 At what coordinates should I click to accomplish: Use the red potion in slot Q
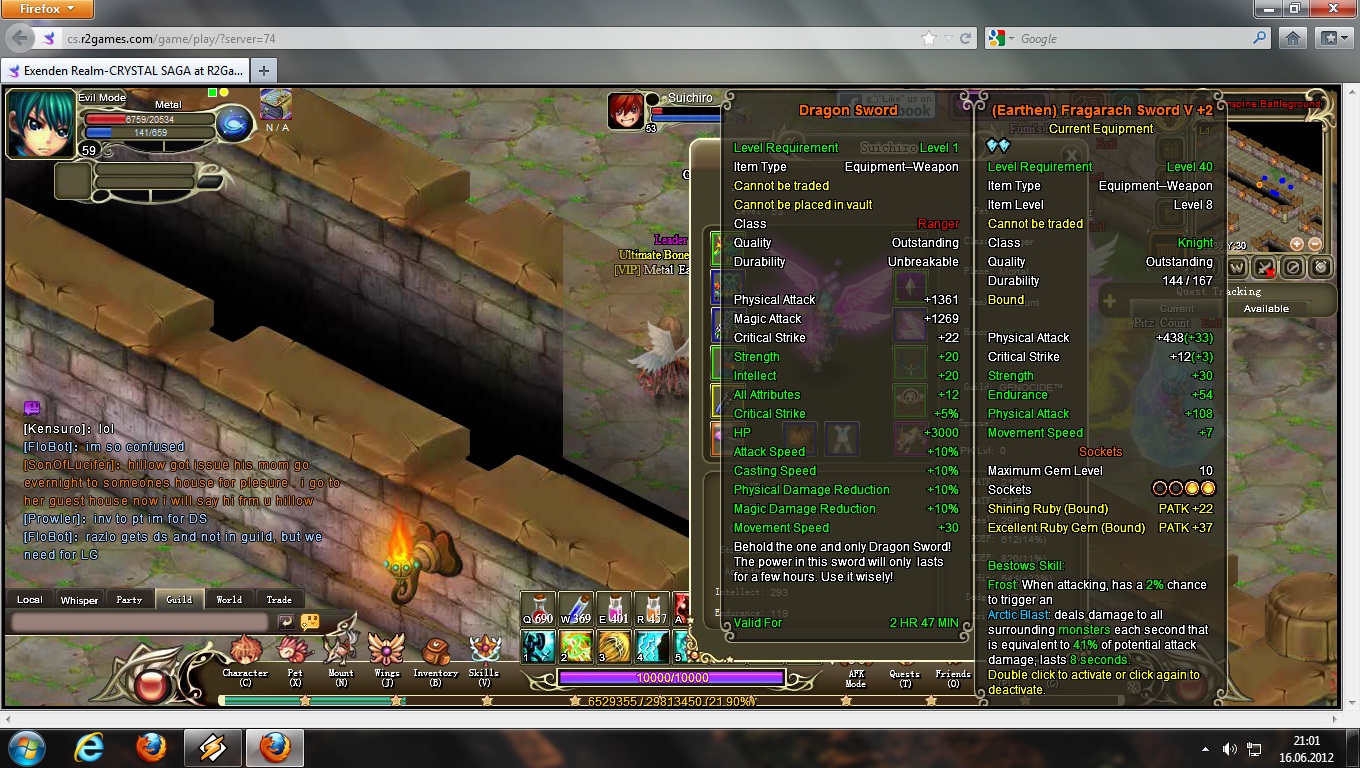pyautogui.click(x=538, y=609)
